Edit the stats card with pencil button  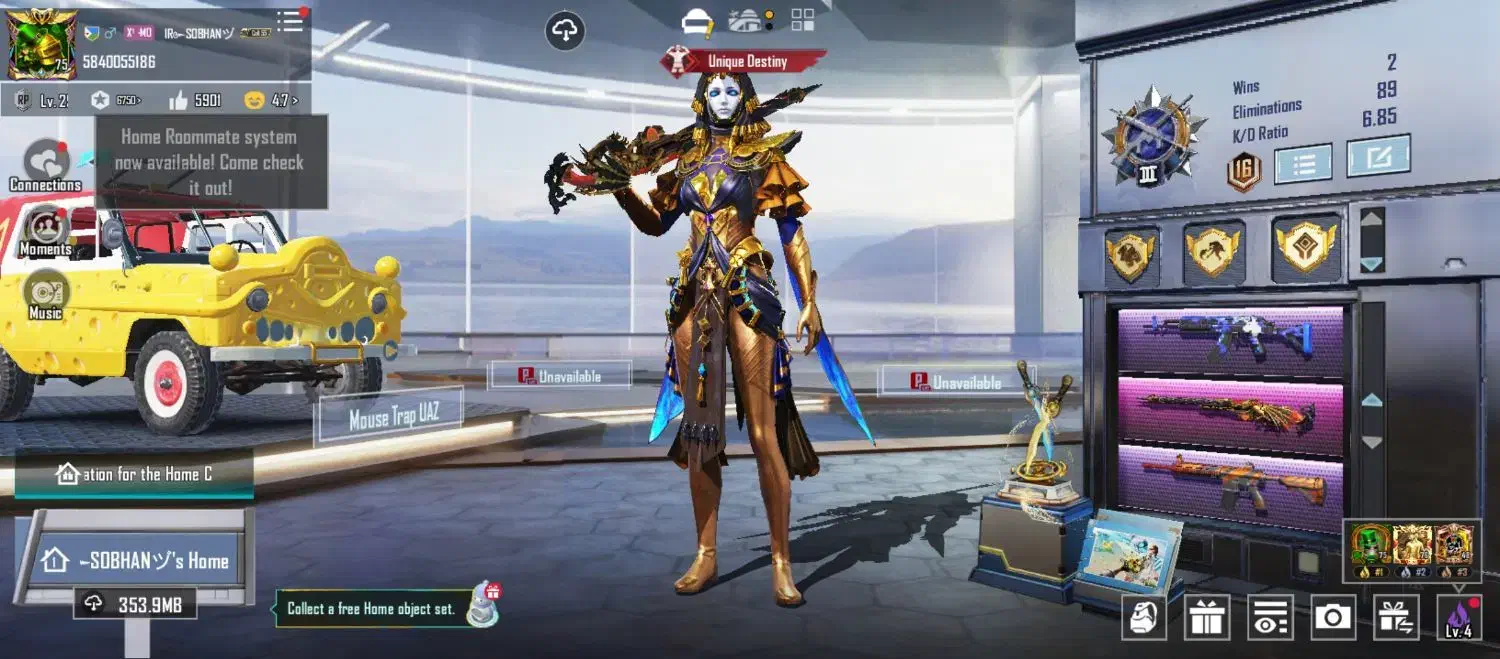pyautogui.click(x=1378, y=157)
